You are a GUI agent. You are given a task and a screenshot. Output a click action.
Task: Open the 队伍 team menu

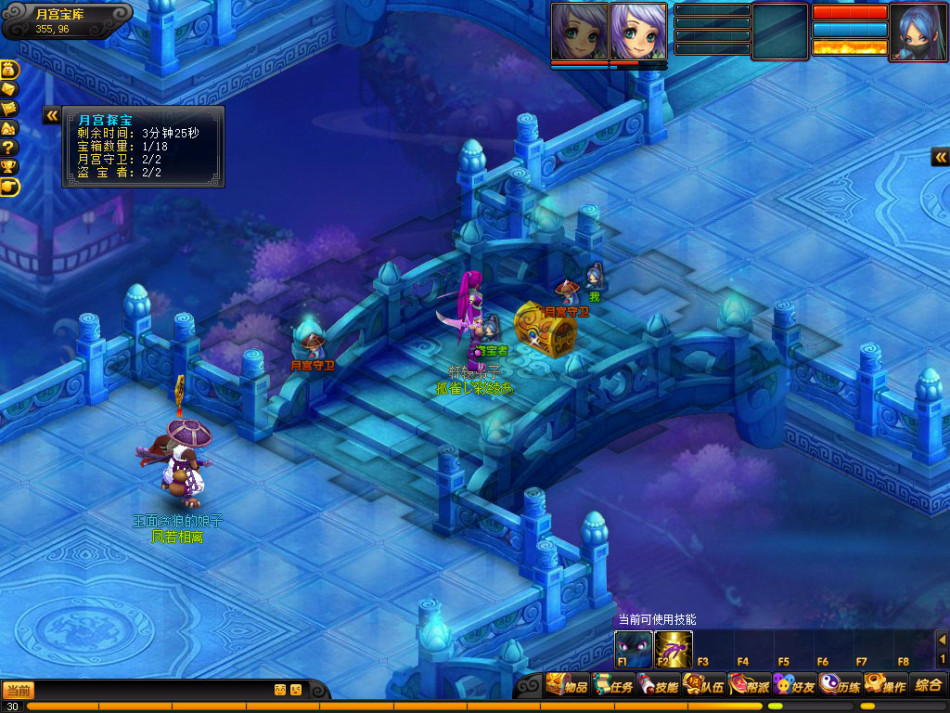(705, 686)
